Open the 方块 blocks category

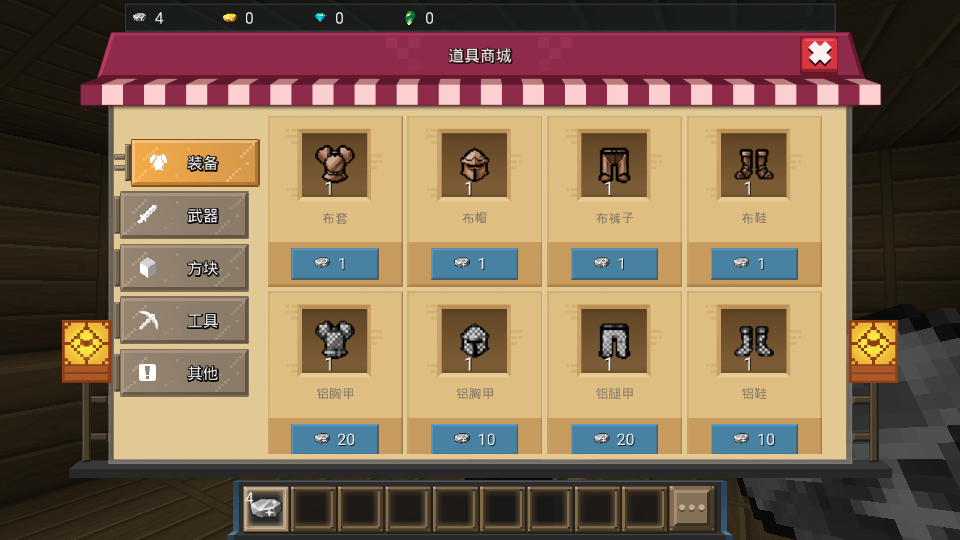click(x=184, y=268)
